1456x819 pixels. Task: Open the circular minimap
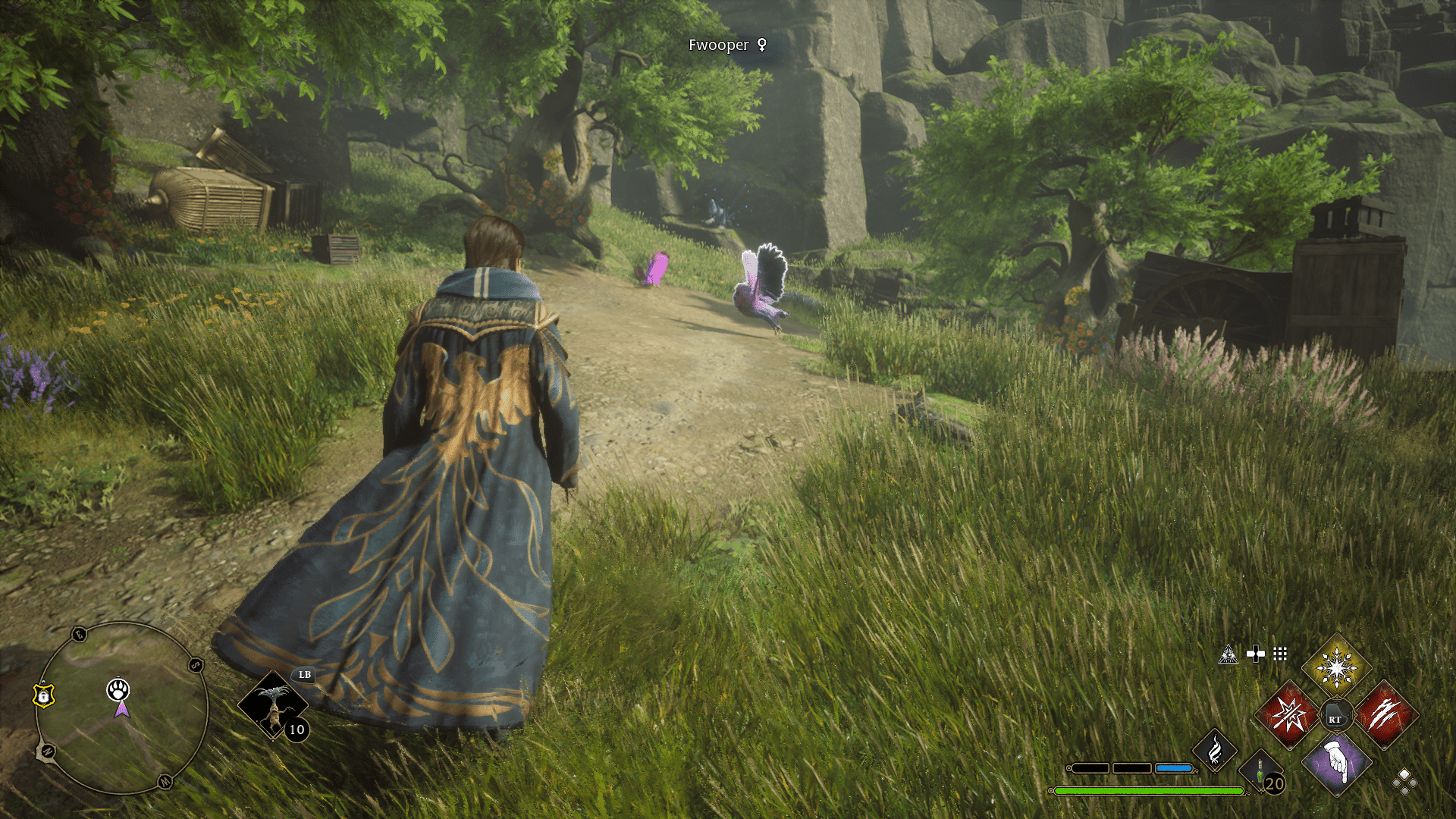[x=121, y=708]
